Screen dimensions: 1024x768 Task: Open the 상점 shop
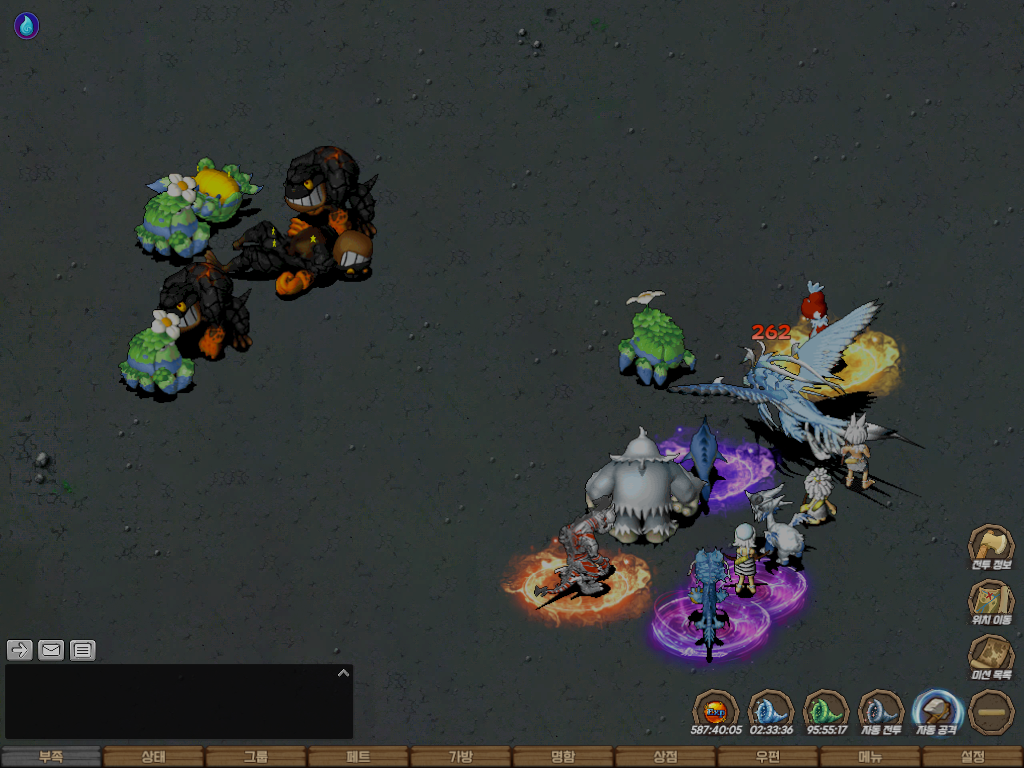point(665,757)
